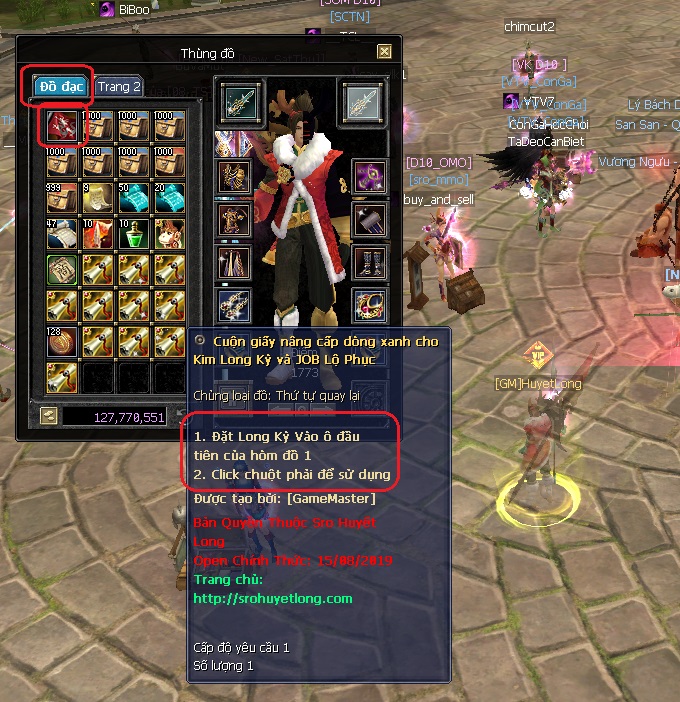
Task: Select the equipped sword in left weapon slot
Action: point(239,100)
